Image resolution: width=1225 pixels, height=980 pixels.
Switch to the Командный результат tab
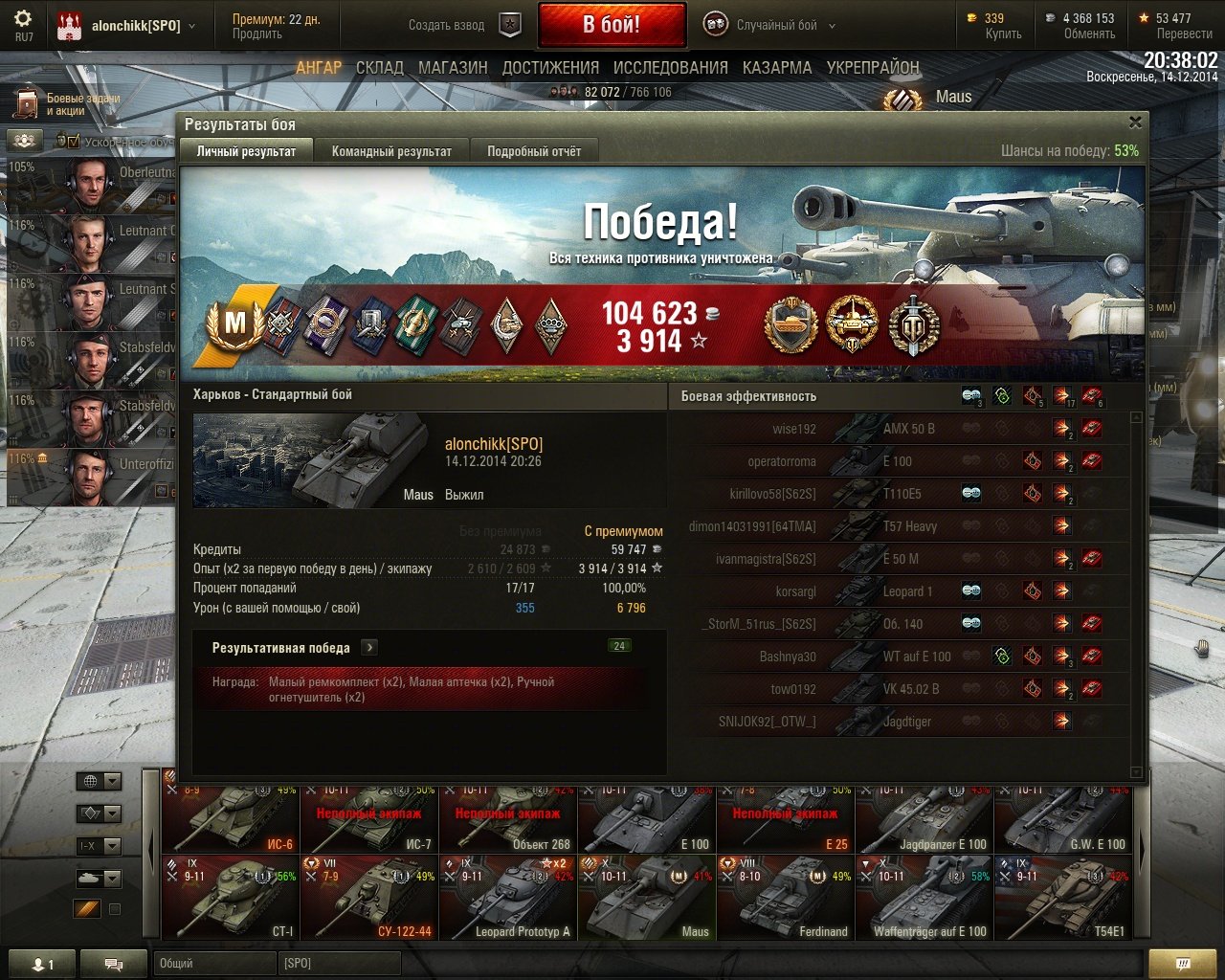click(391, 151)
